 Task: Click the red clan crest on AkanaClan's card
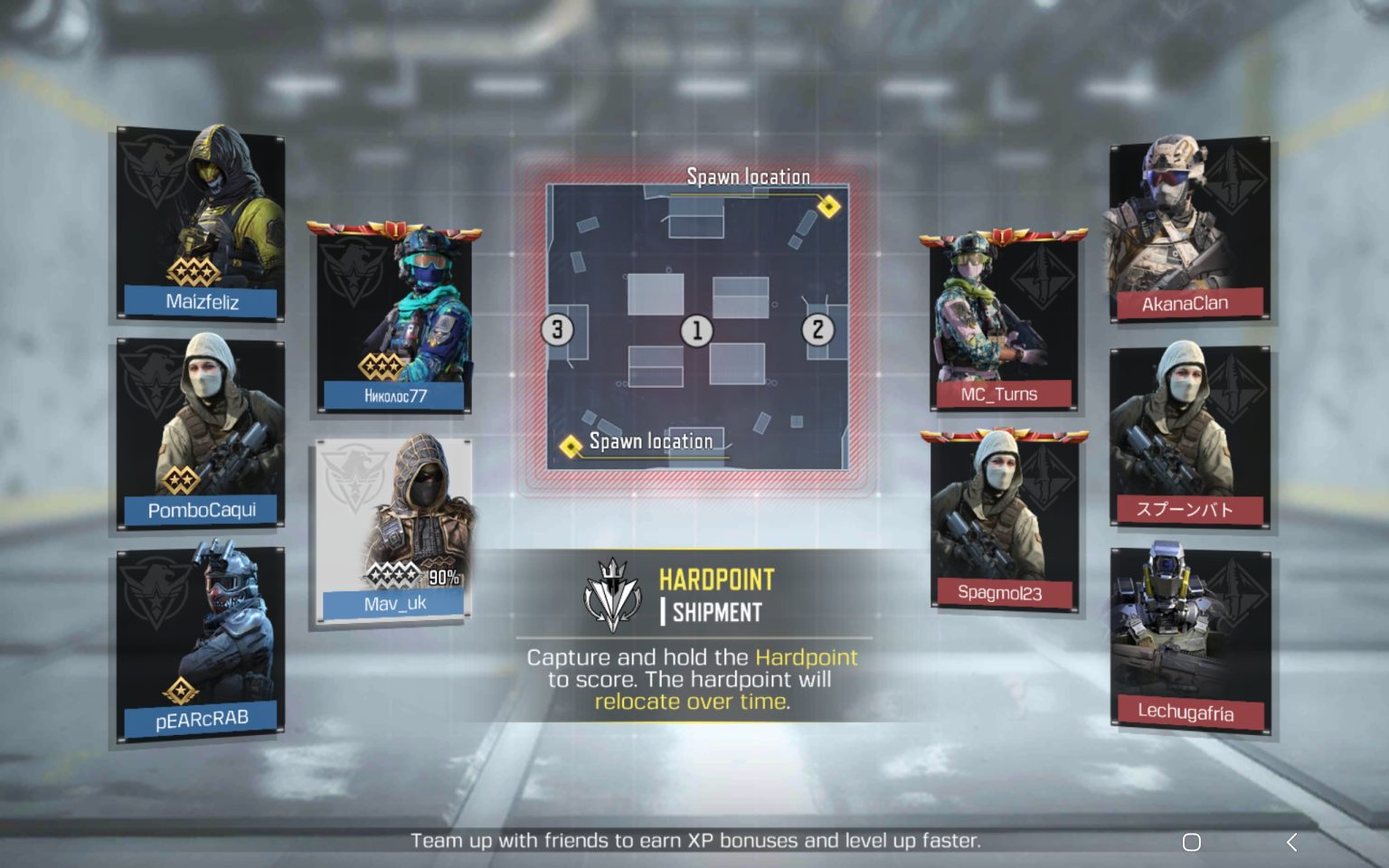tap(1234, 176)
